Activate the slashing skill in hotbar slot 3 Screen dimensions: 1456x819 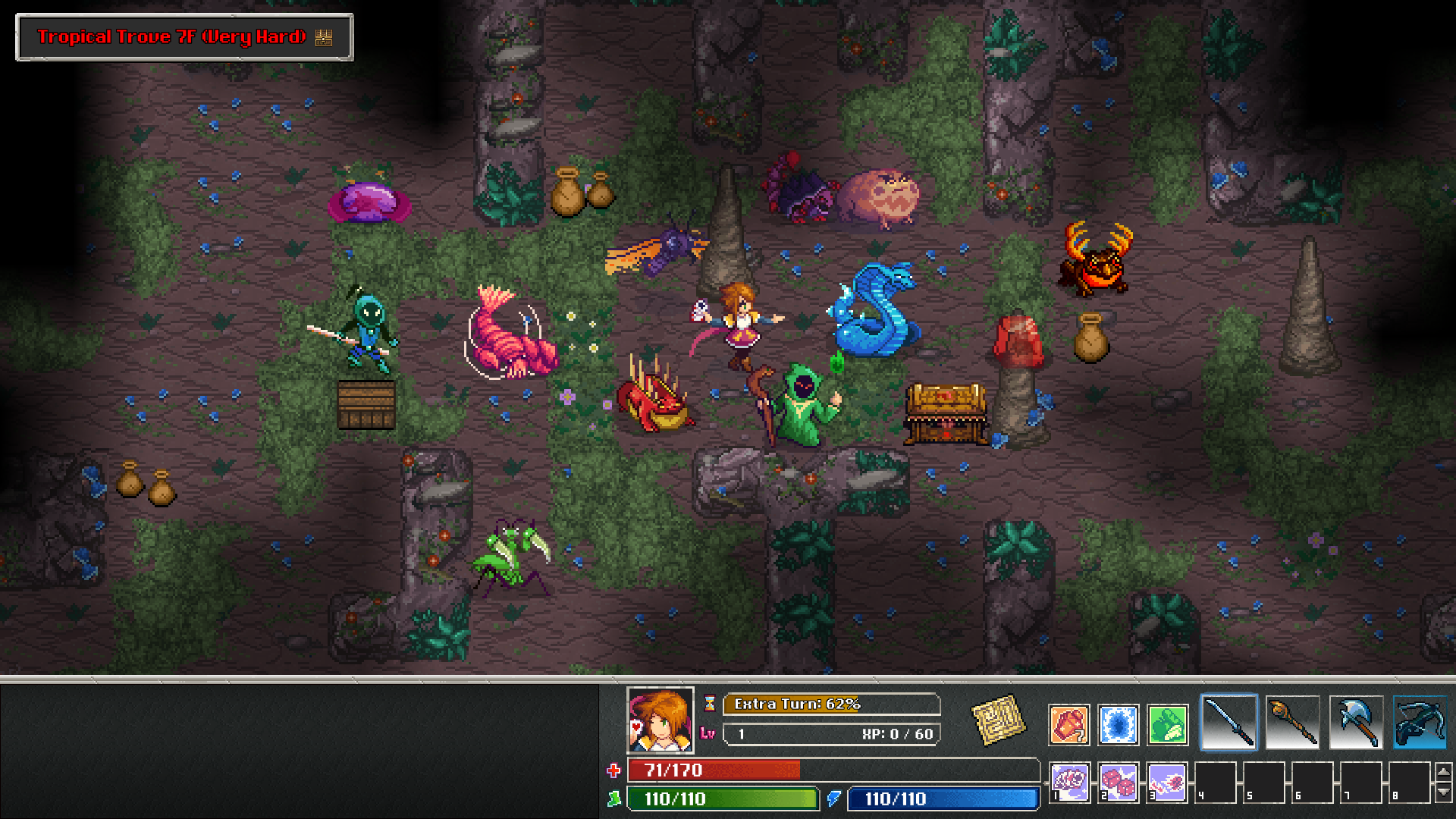1167,781
